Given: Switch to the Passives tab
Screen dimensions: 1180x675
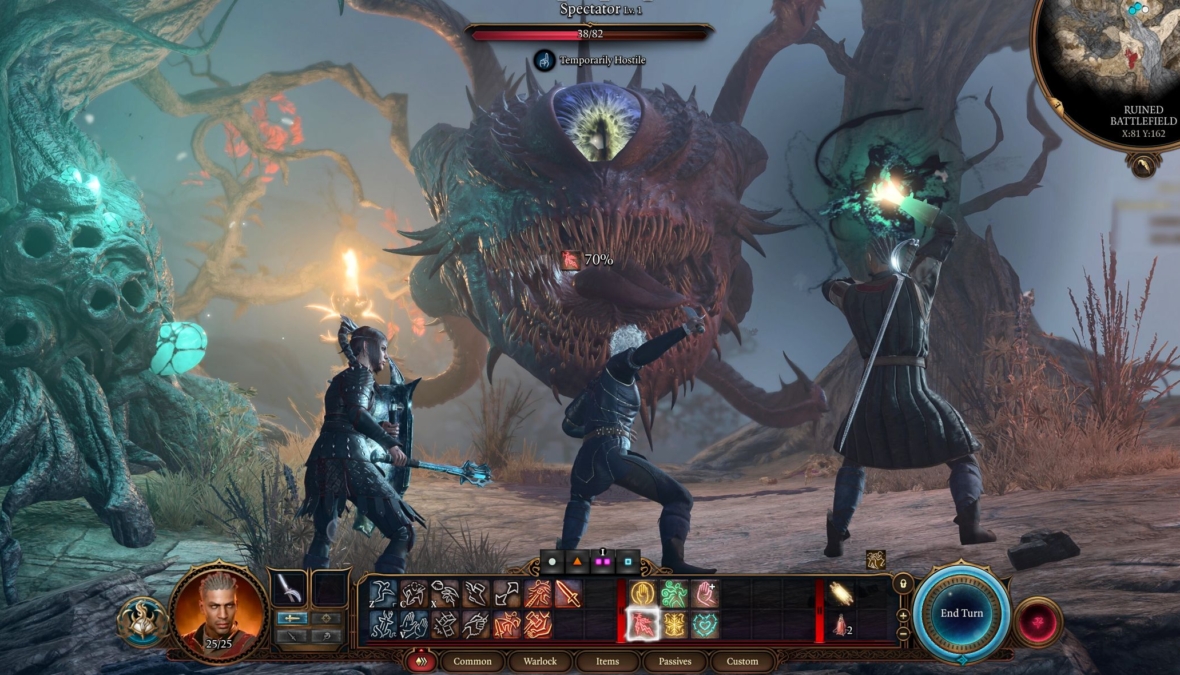Looking at the screenshot, I should pyautogui.click(x=675, y=661).
